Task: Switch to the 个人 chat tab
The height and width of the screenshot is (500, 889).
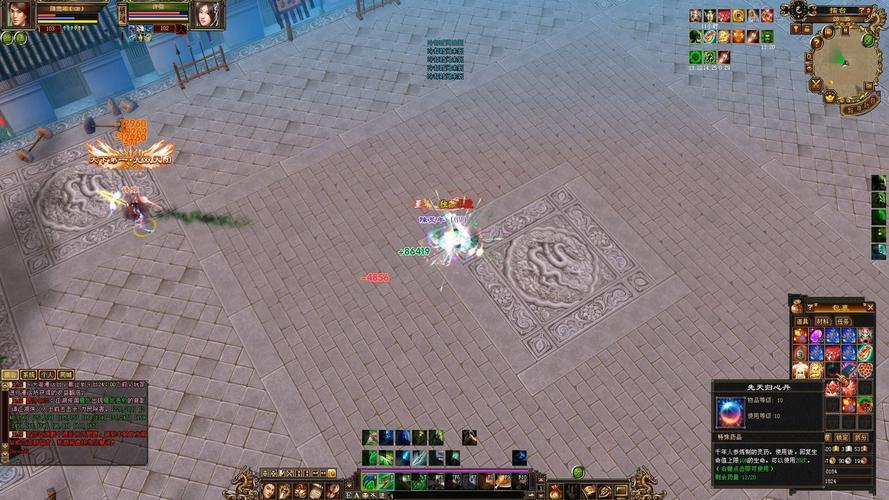Action: coord(47,374)
